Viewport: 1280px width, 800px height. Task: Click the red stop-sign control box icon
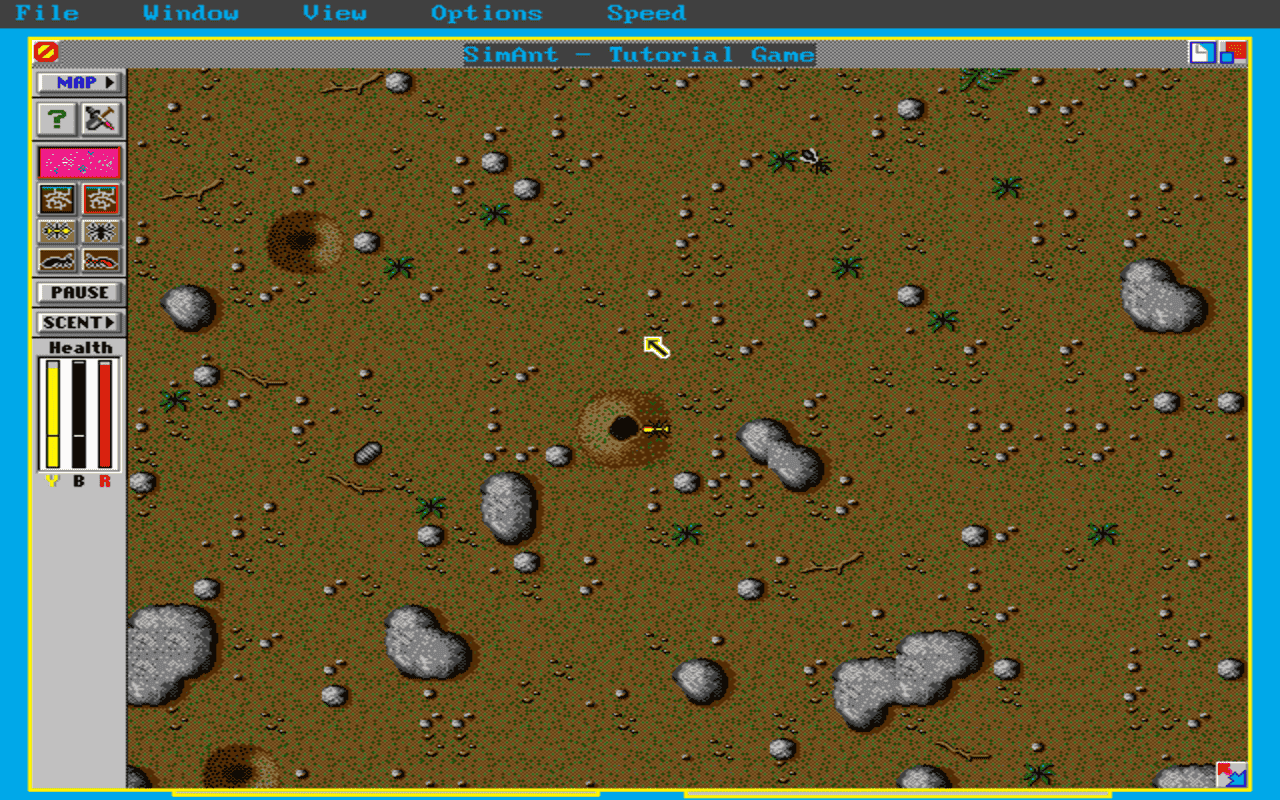click(47, 50)
